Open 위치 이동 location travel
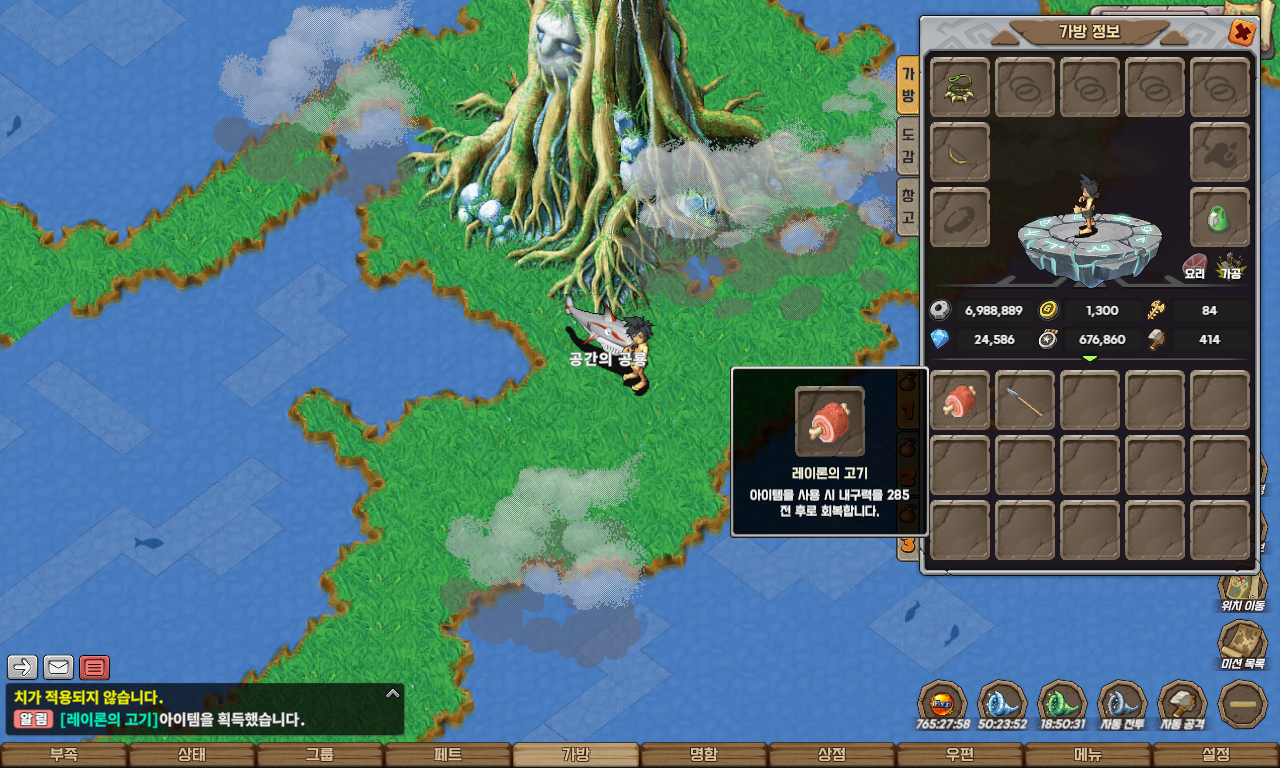Screen dimensions: 1280x768 tap(1242, 590)
